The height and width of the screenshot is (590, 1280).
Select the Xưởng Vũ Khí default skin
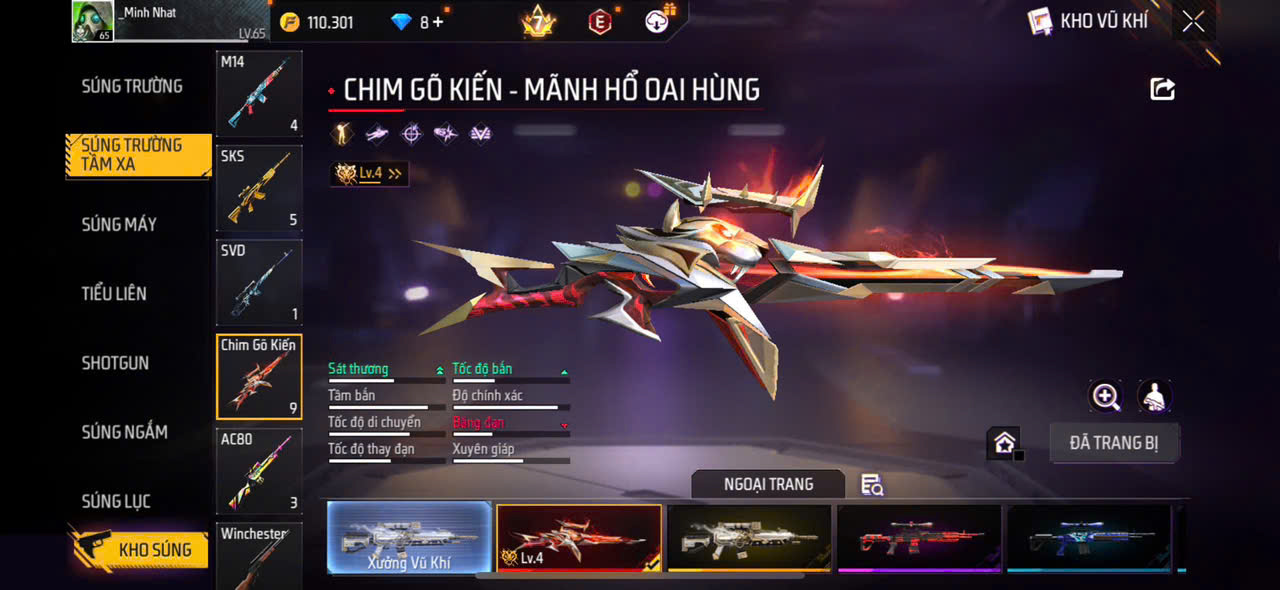tap(409, 538)
